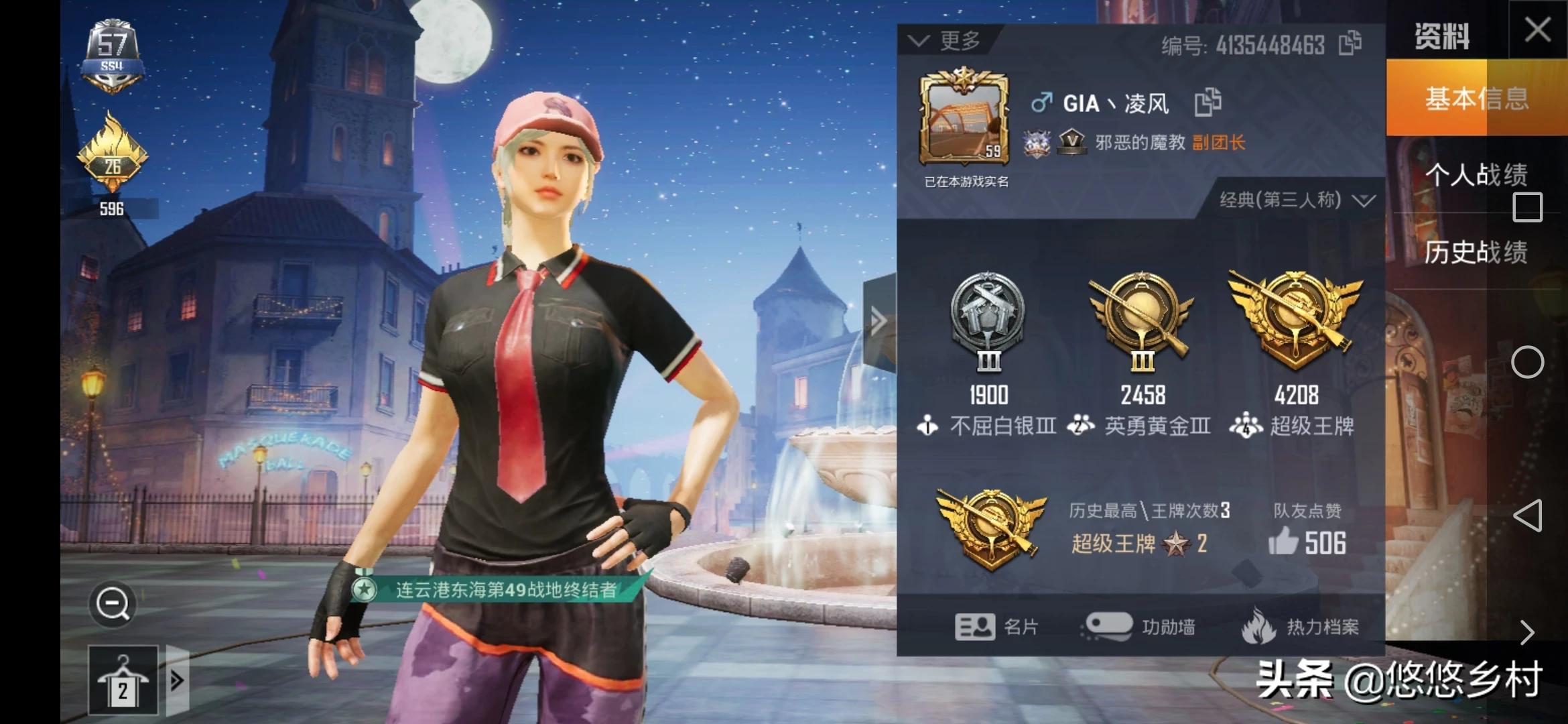1568x724 pixels.
Task: Open the wardrobe hanger outfit slot
Action: pos(123,680)
